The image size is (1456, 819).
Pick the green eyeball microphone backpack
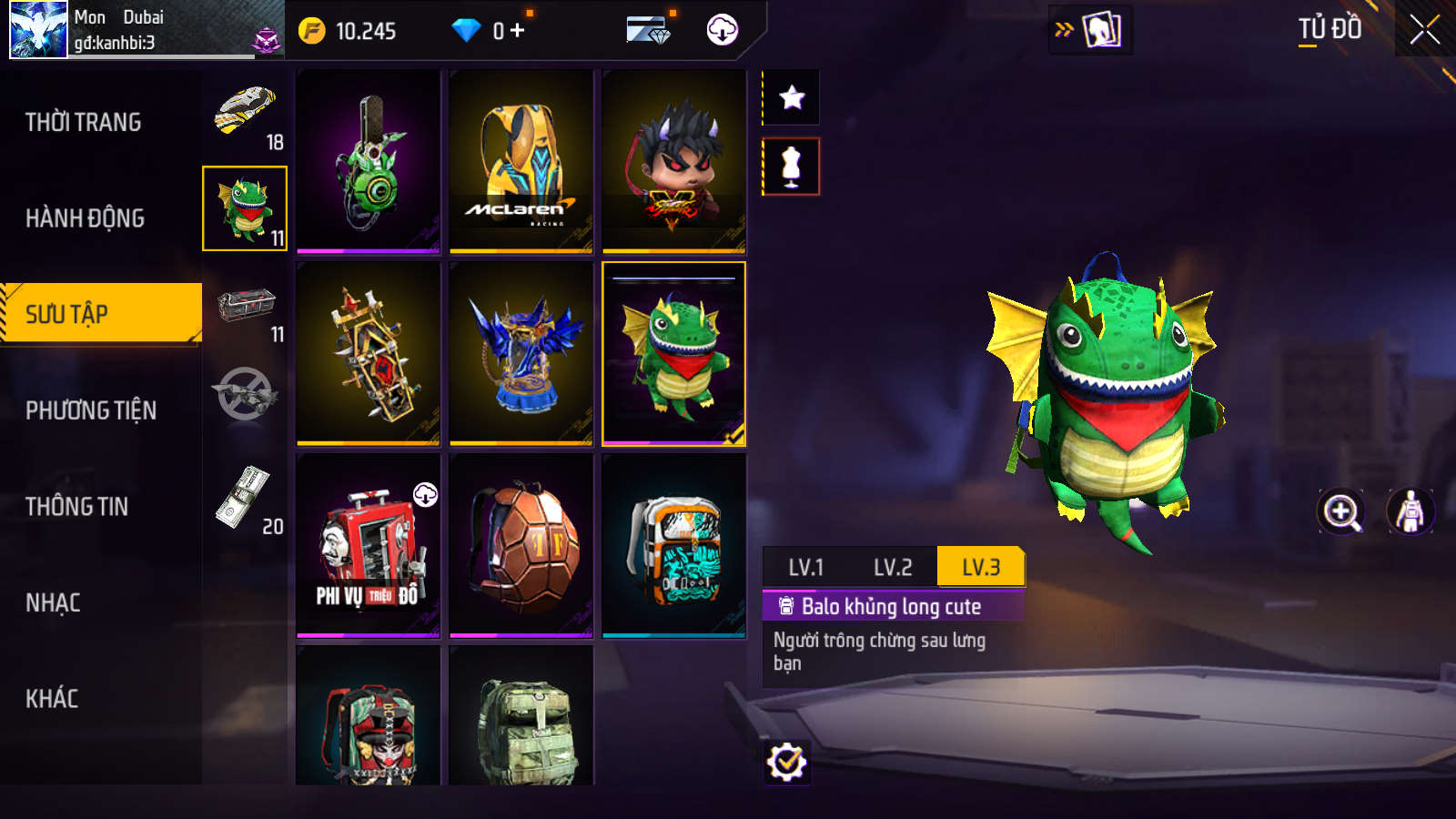tap(369, 161)
